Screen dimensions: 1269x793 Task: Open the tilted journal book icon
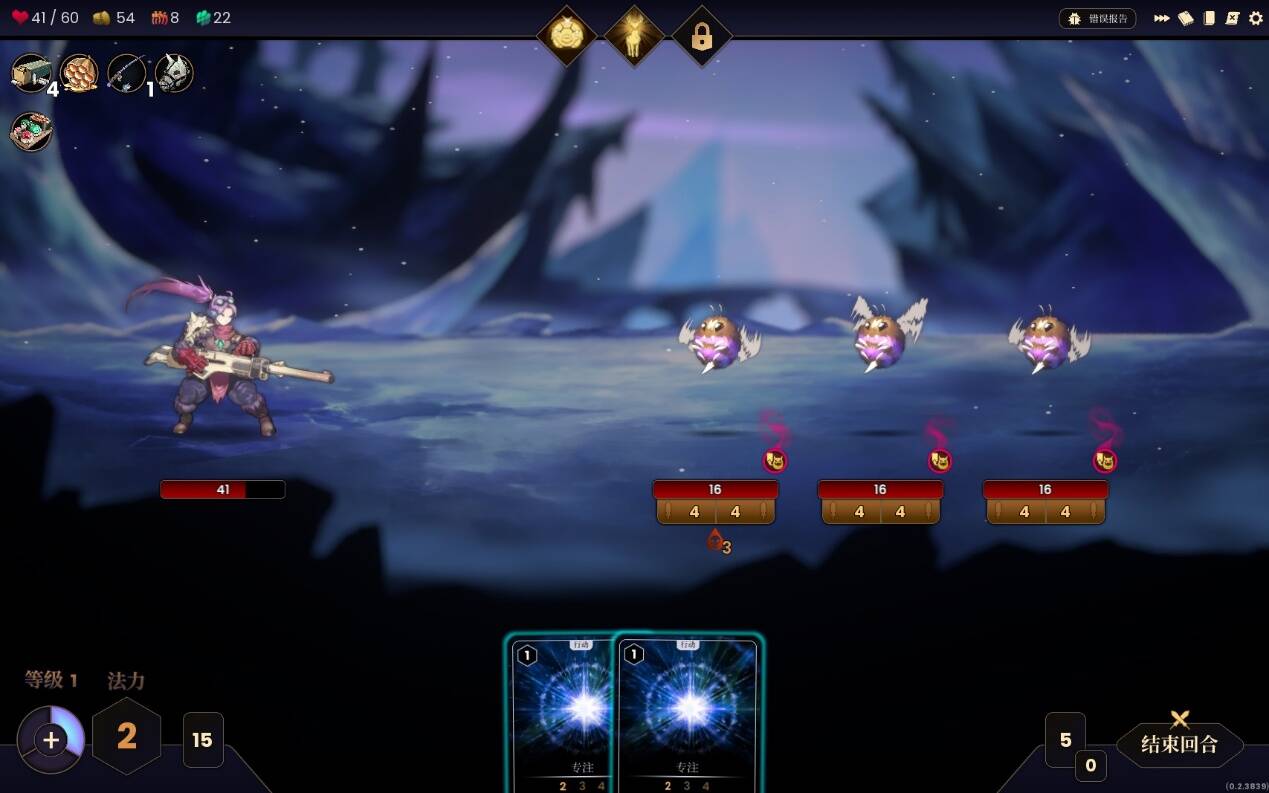[1186, 18]
